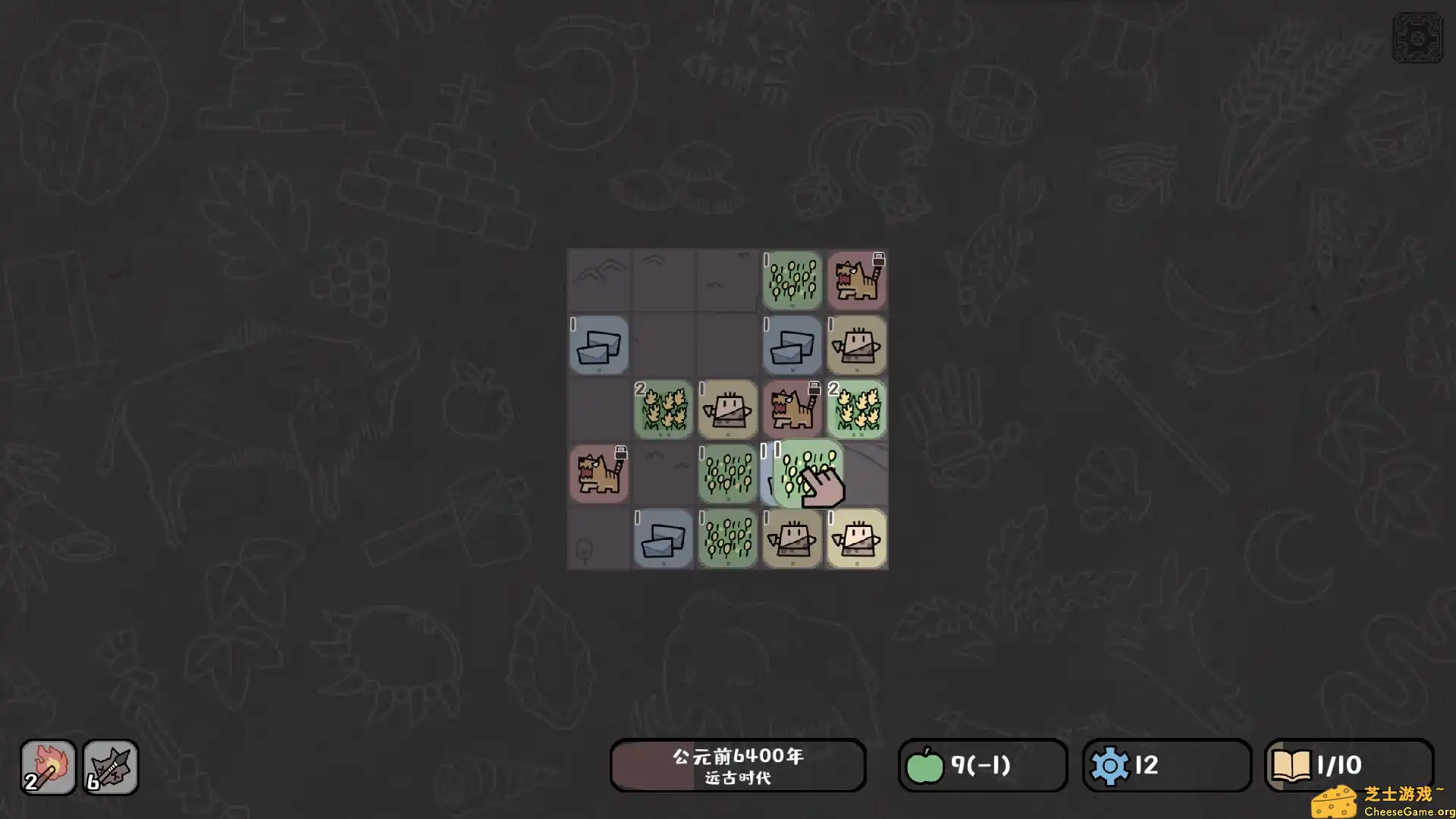1456x819 pixels.
Task: Toggle the lock on the top-right tiger tile
Action: 879,258
